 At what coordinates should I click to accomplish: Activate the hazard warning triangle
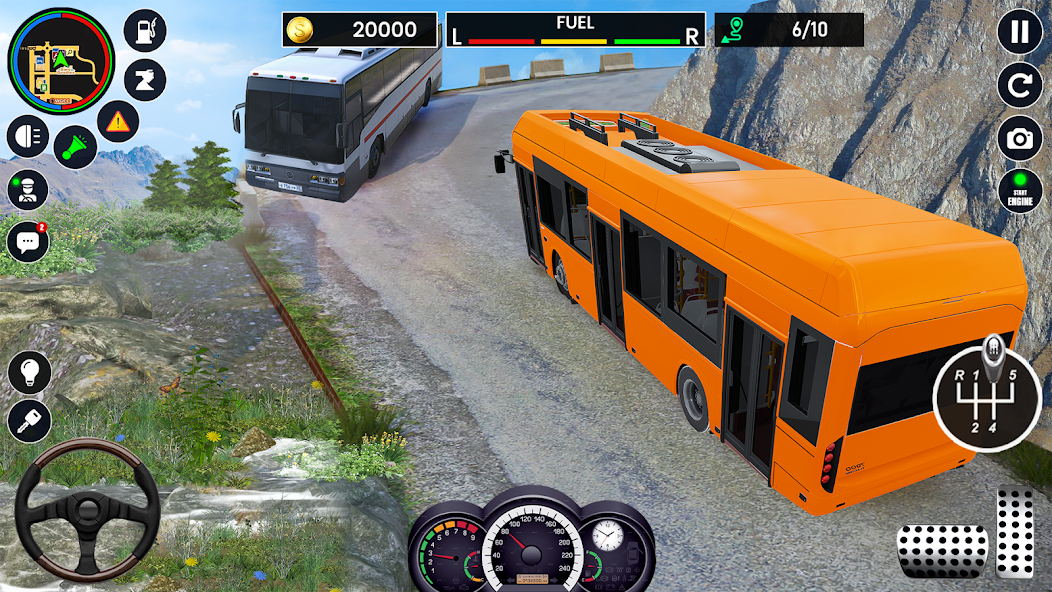pyautogui.click(x=118, y=122)
